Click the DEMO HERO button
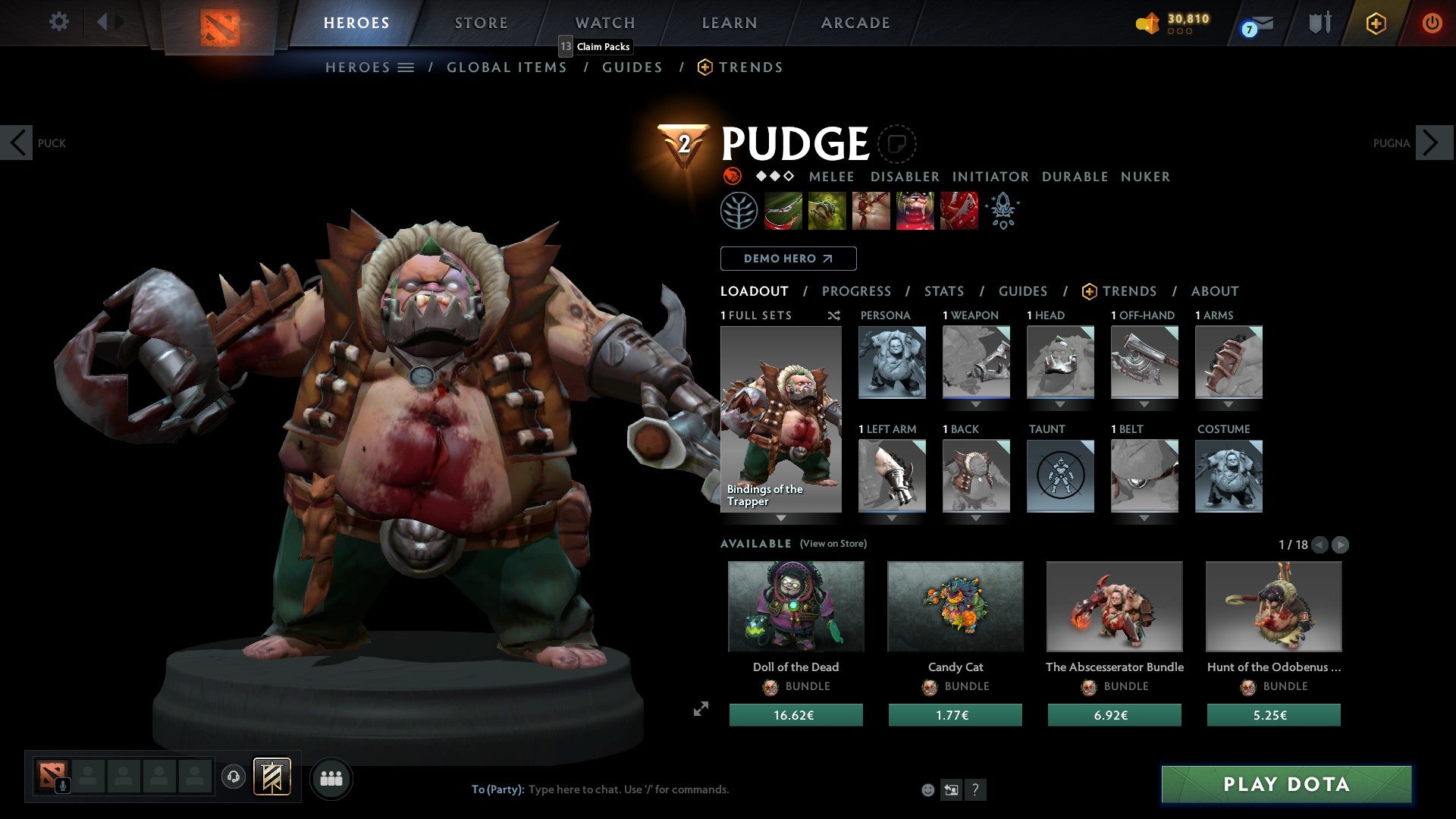This screenshot has width=1456, height=819. coord(787,259)
